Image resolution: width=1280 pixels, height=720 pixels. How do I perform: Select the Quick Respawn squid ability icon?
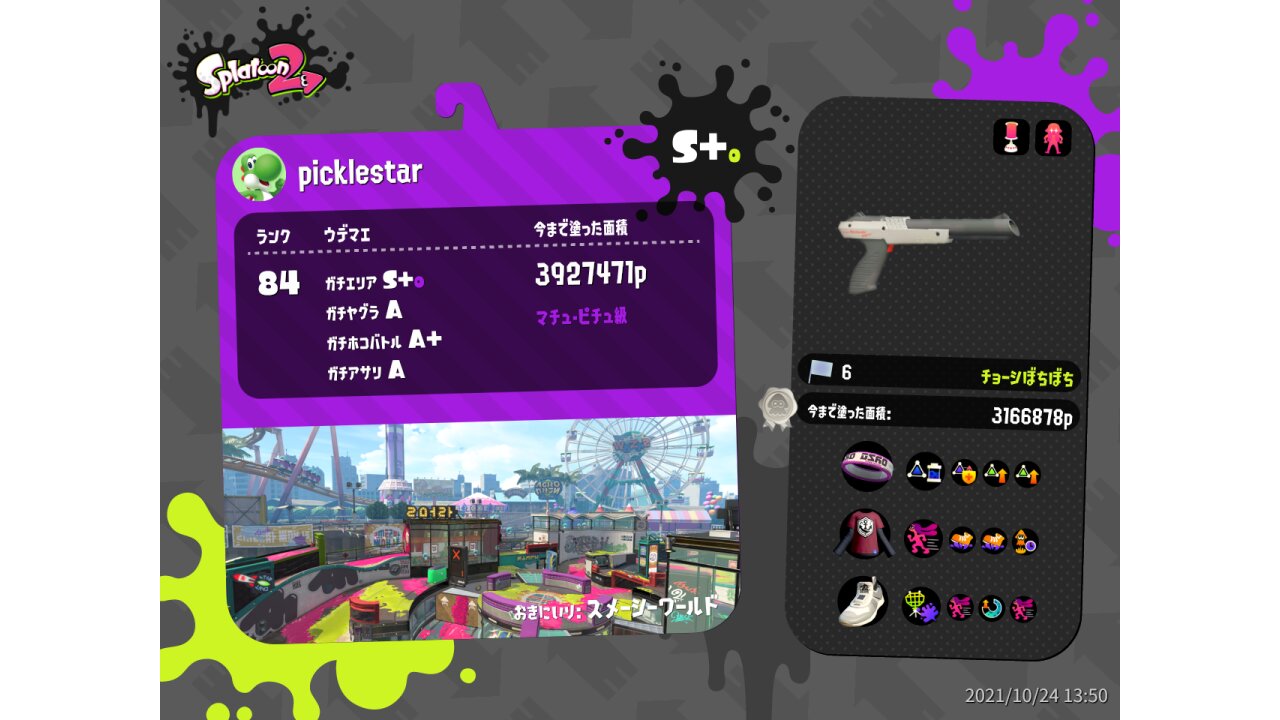click(1026, 543)
